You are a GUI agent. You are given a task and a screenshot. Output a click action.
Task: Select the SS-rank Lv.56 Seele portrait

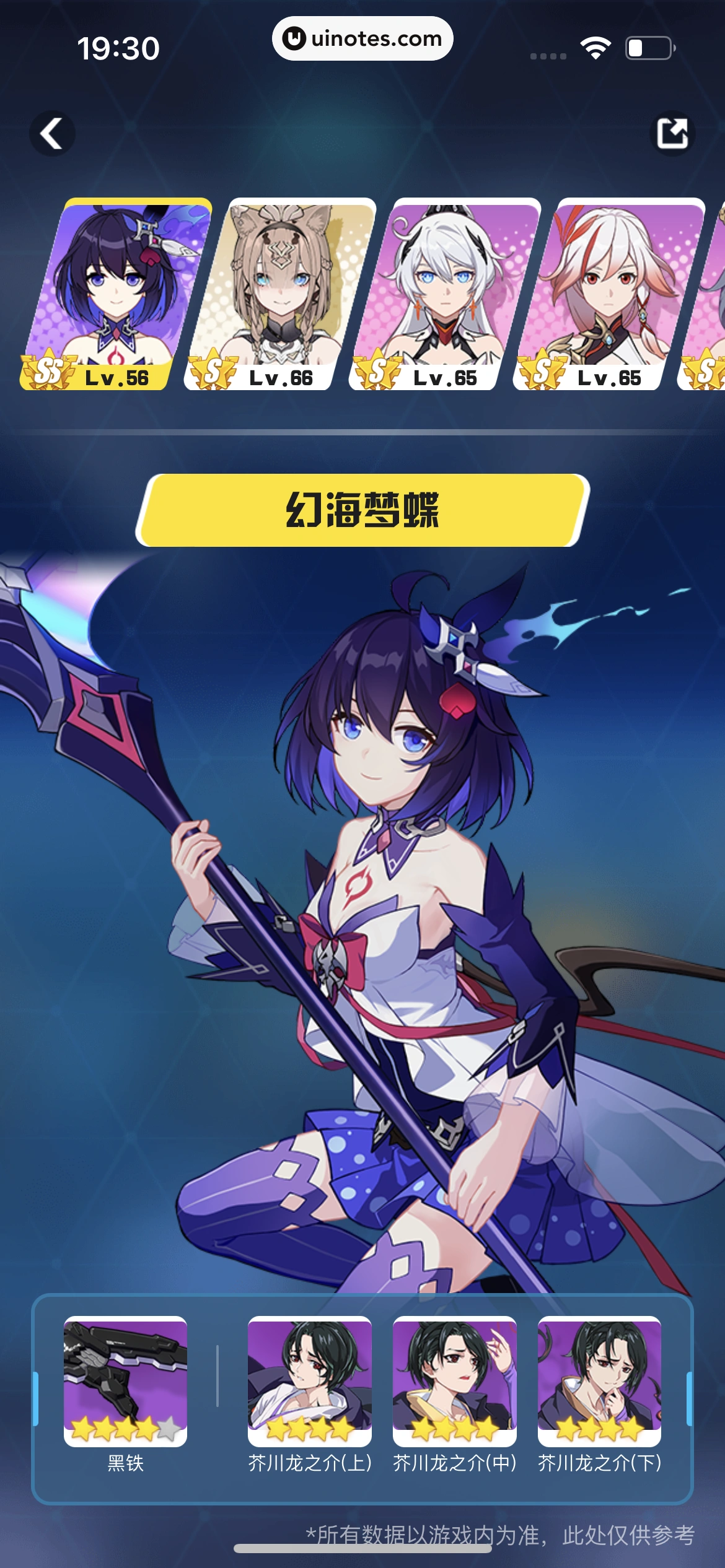coord(116,294)
